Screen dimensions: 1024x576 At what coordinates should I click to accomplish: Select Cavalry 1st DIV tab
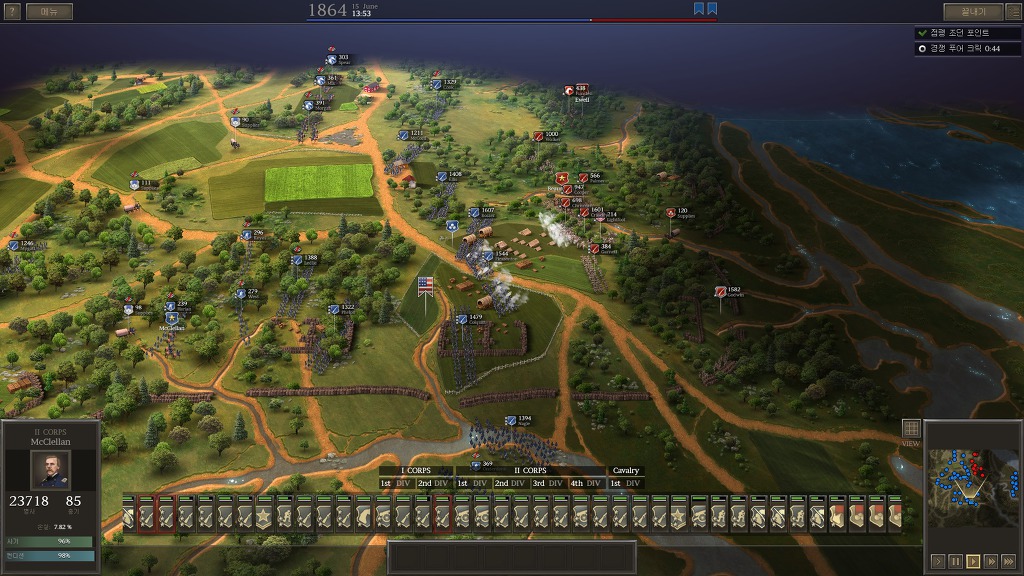[x=626, y=483]
